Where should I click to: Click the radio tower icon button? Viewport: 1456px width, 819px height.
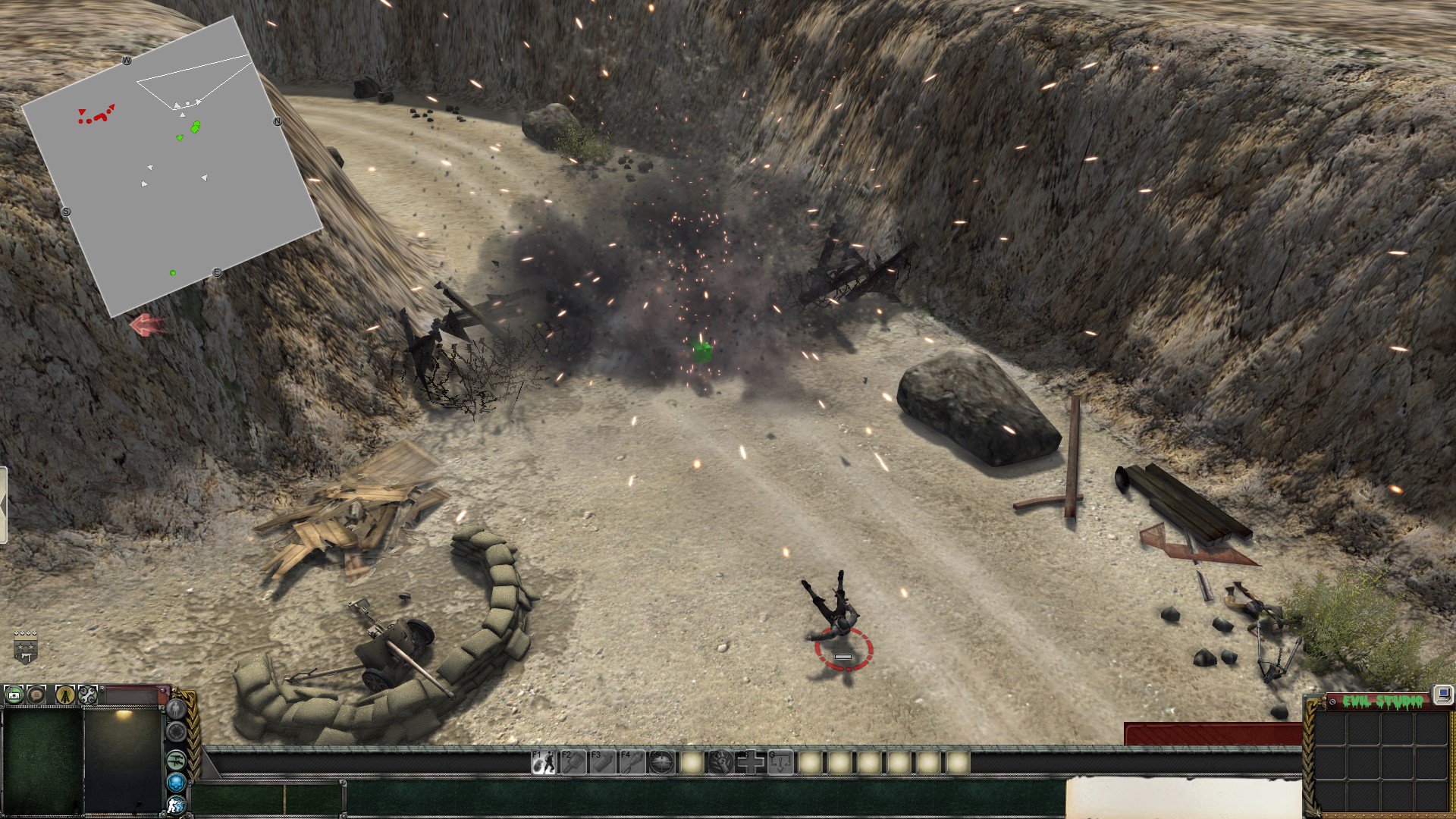tap(65, 694)
